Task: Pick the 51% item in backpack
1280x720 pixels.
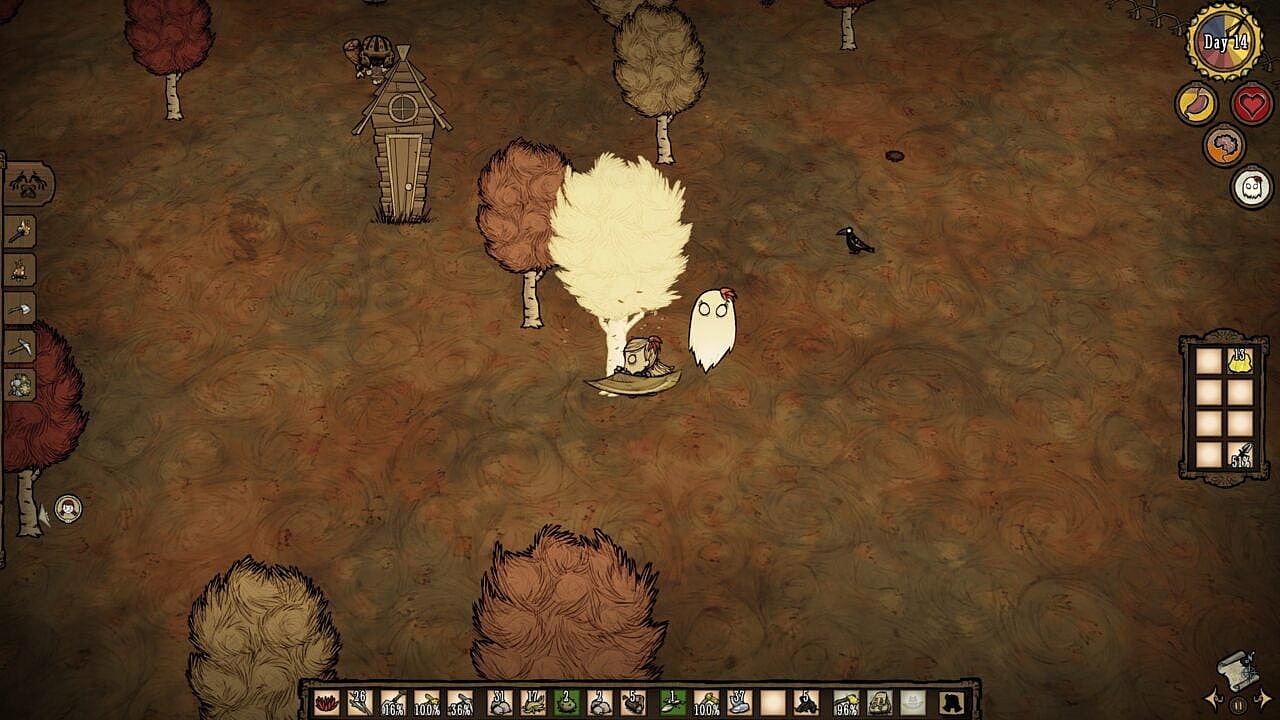Action: (1240, 454)
